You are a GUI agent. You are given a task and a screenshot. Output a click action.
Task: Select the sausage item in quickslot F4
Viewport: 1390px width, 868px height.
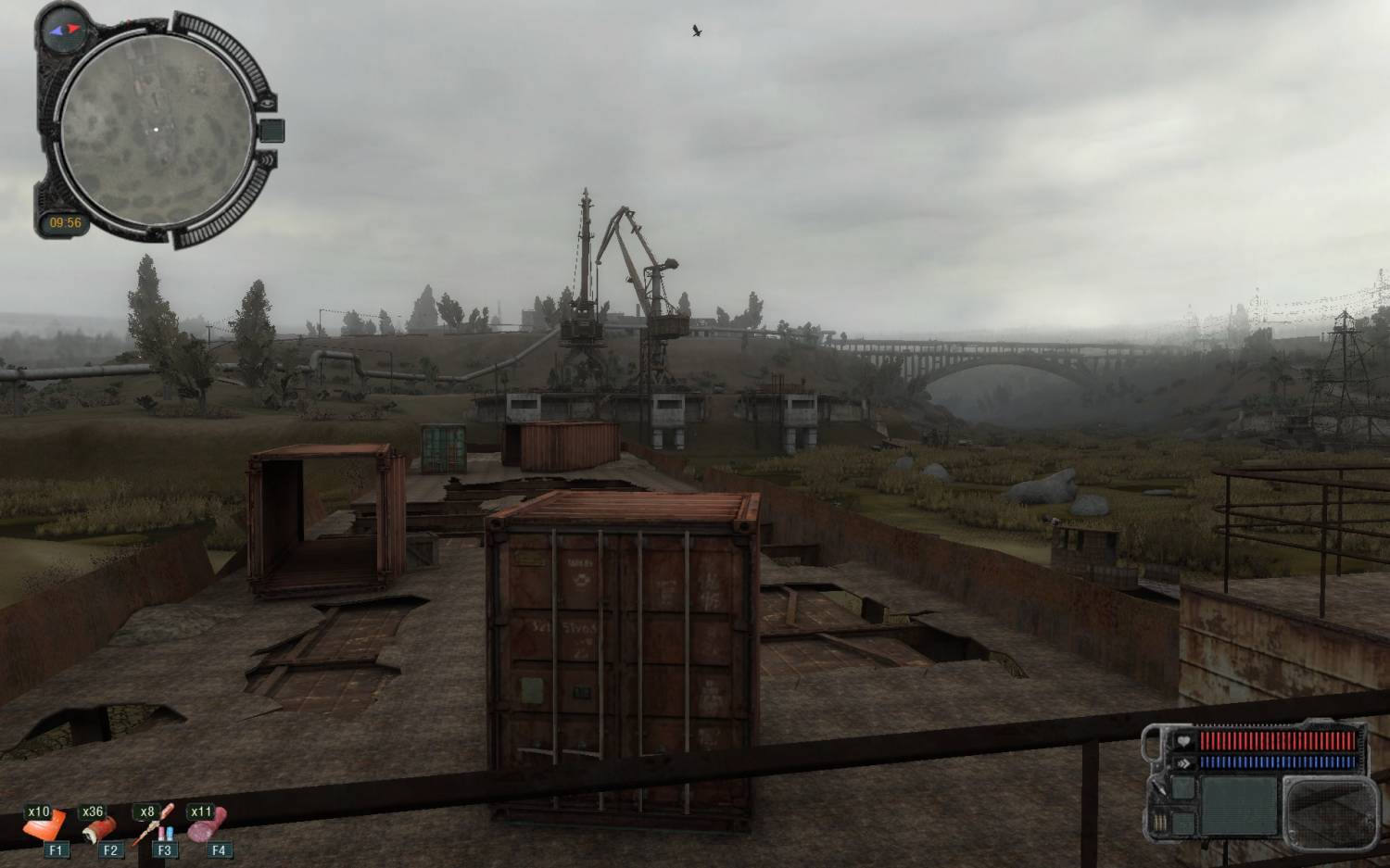pyautogui.click(x=207, y=825)
